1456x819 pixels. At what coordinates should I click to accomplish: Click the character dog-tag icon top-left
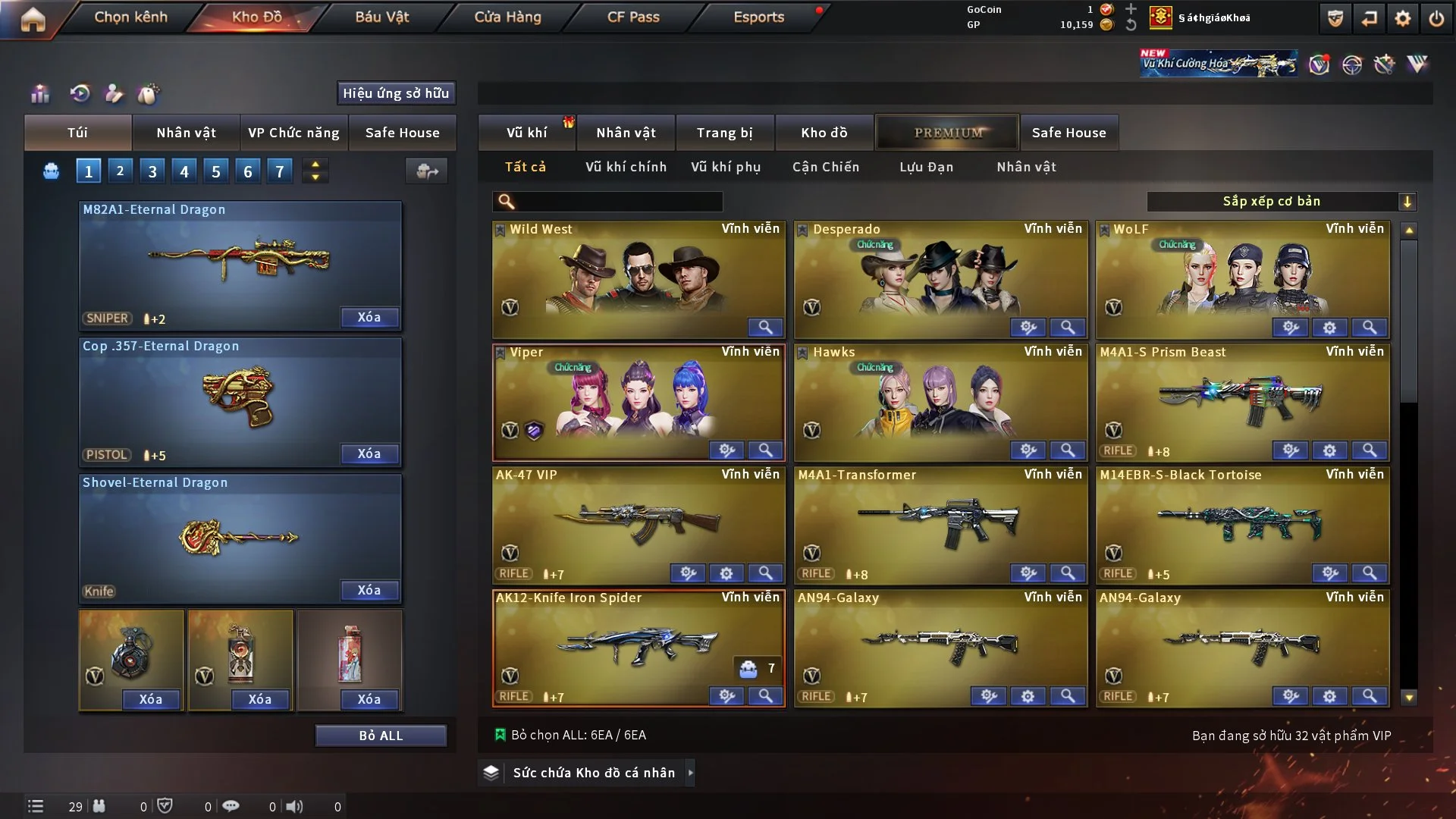[x=114, y=94]
